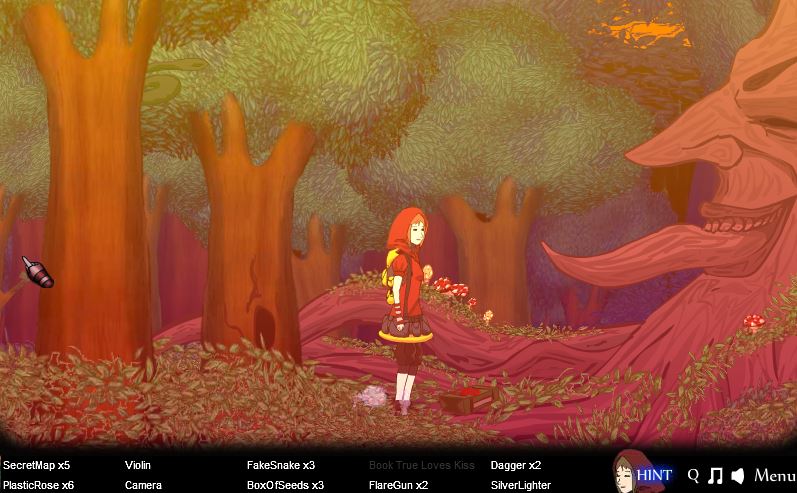Viewport: 797px width, 493px height.
Task: Choose the Violin from inventory
Action: click(x=138, y=465)
